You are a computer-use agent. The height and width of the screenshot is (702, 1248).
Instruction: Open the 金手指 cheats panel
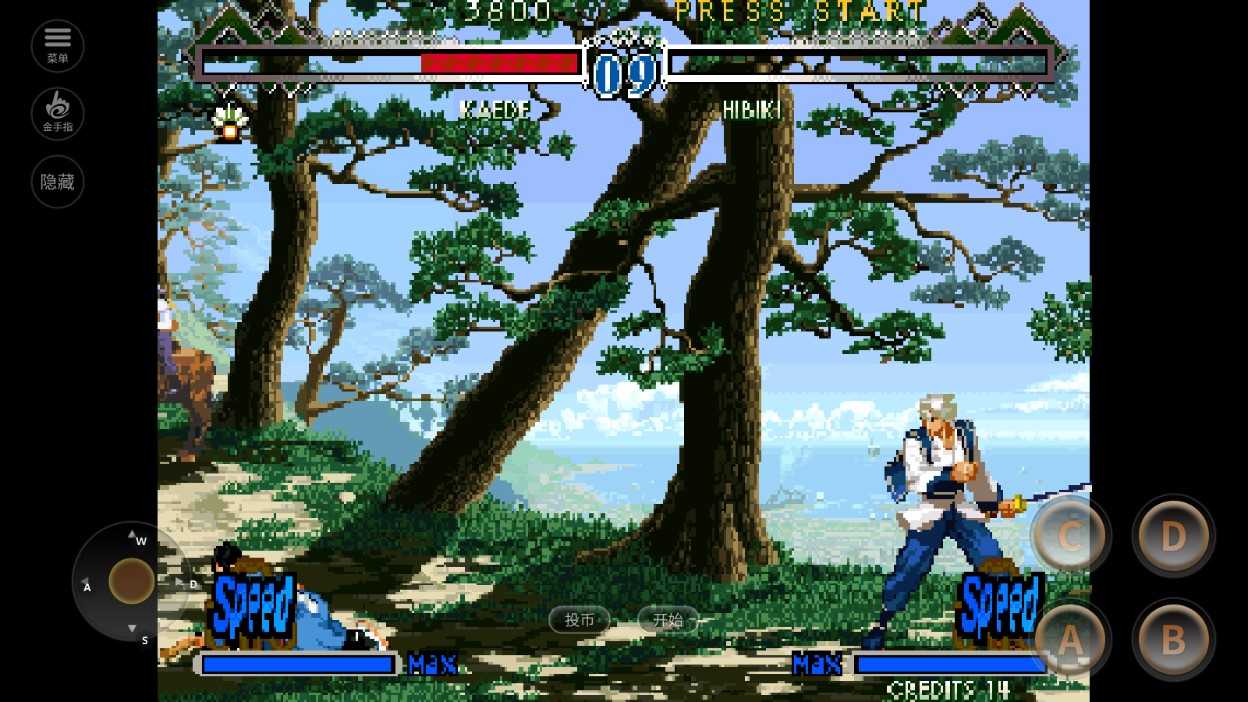(x=57, y=113)
